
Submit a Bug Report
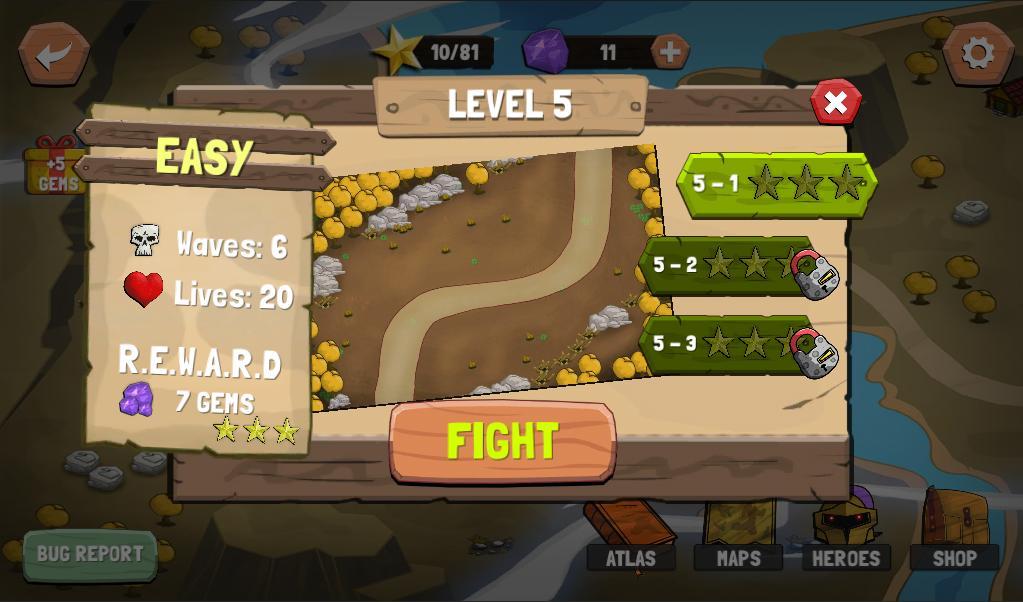[x=90, y=554]
